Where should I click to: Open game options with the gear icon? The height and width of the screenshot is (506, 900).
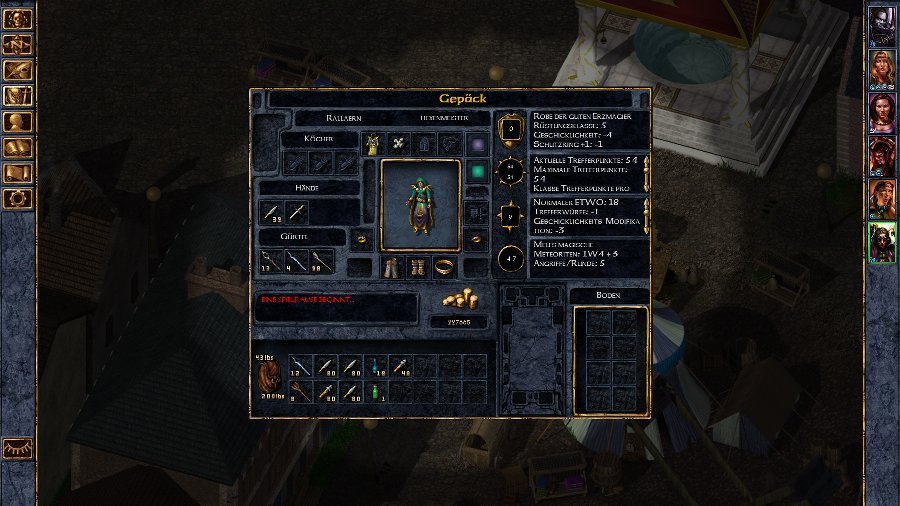click(19, 199)
